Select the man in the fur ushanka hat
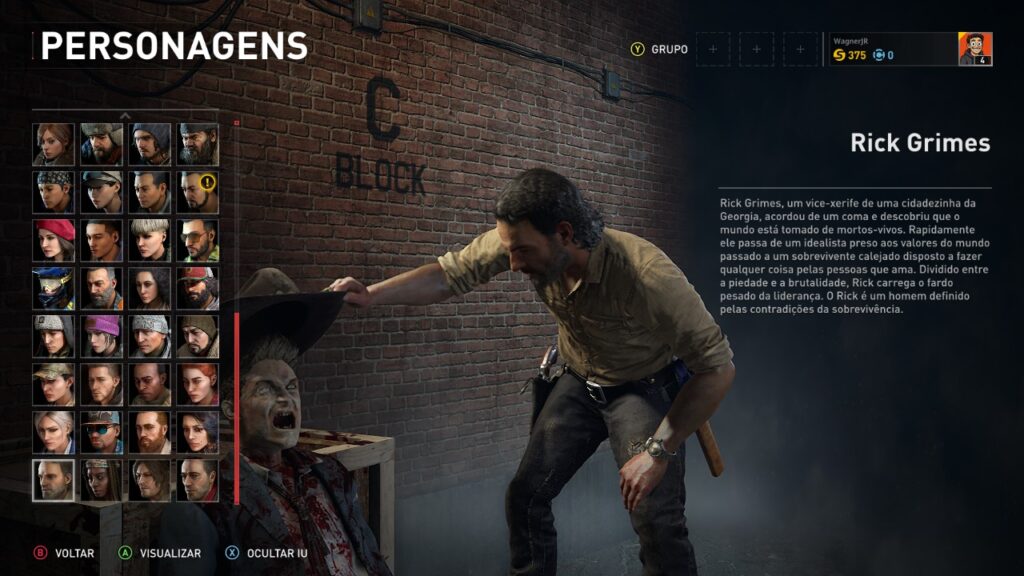This screenshot has width=1024, height=576. click(102, 144)
